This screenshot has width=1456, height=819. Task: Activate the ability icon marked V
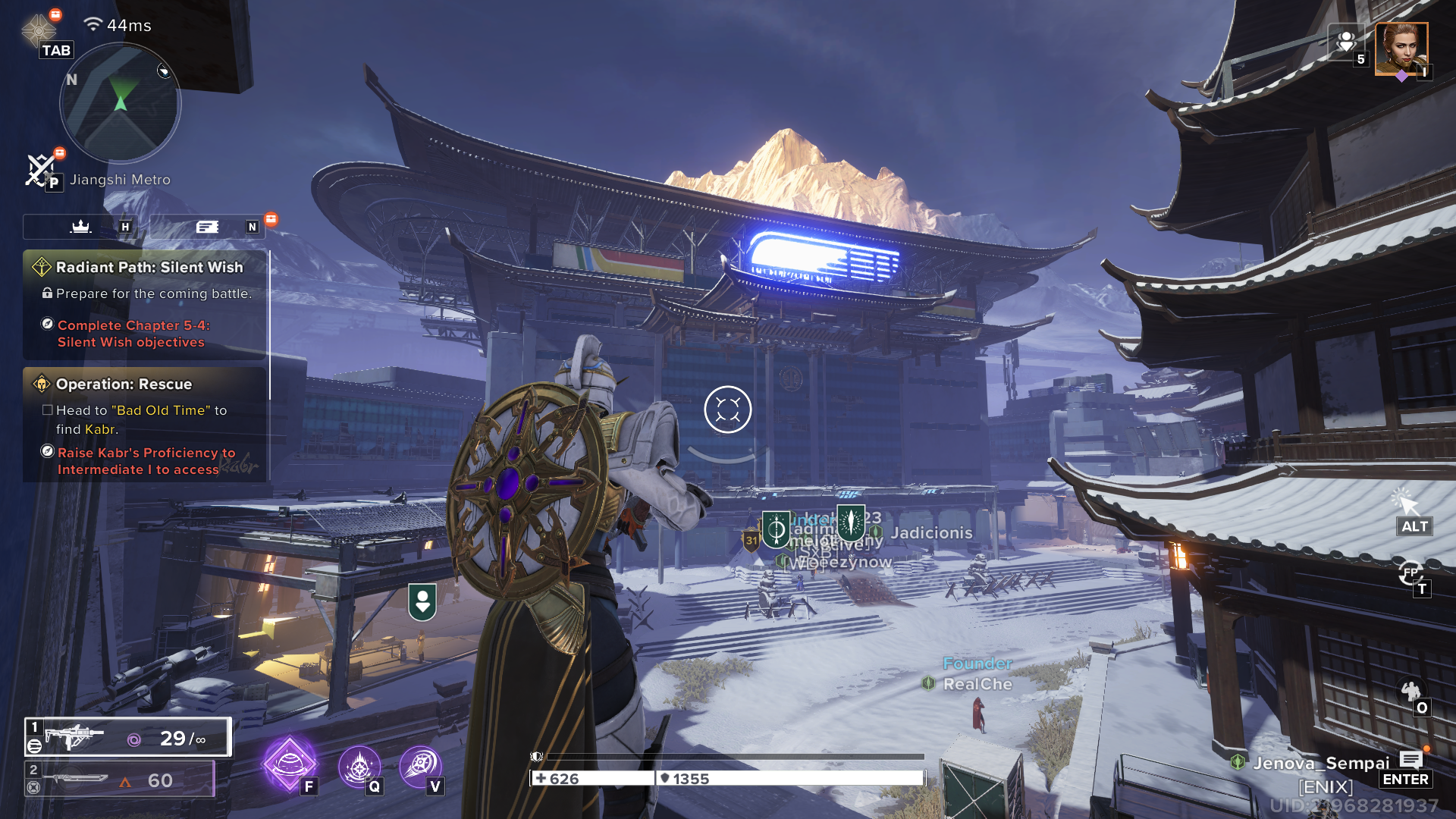pyautogui.click(x=419, y=767)
